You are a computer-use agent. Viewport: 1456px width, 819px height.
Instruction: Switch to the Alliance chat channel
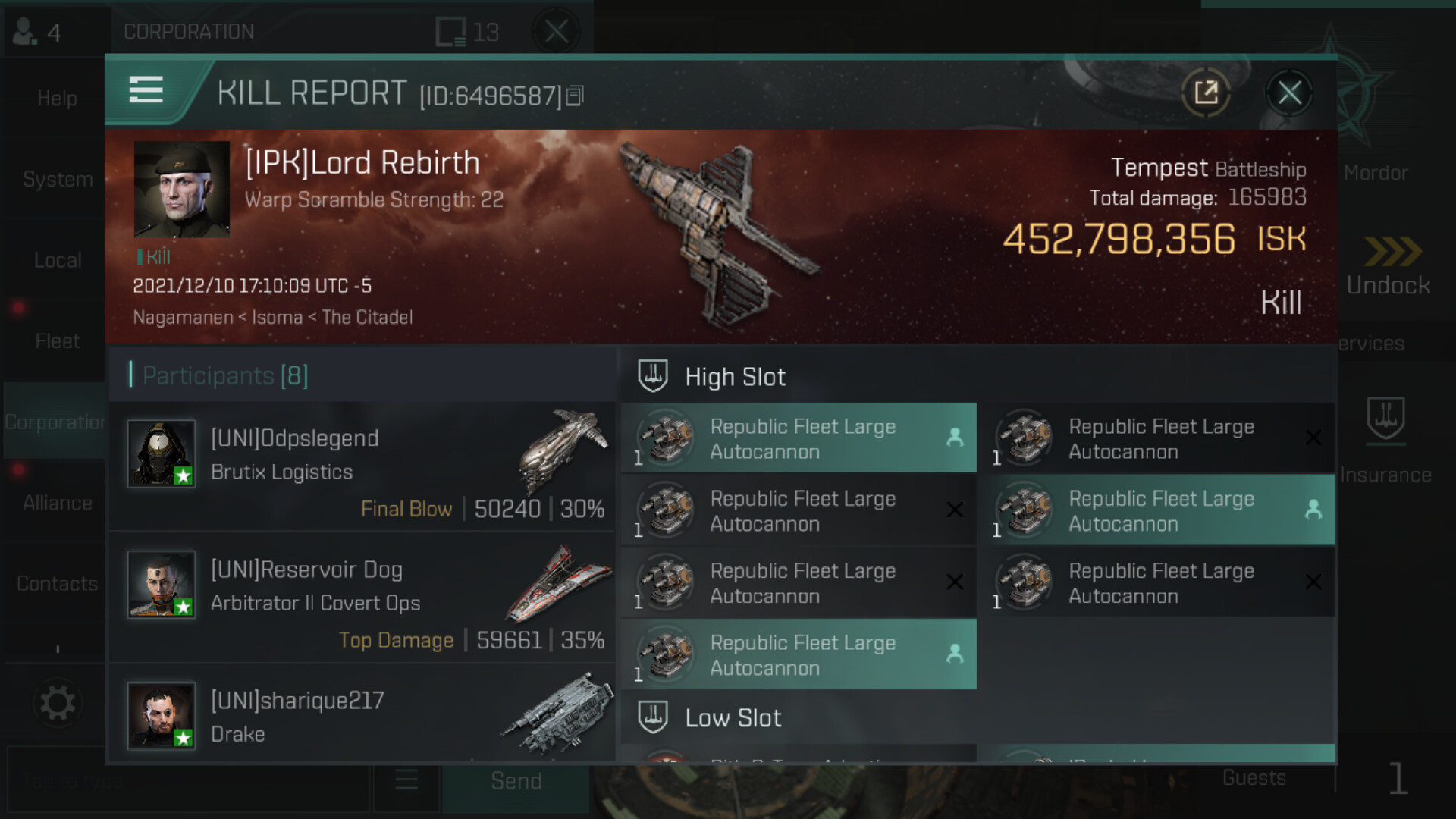click(57, 503)
